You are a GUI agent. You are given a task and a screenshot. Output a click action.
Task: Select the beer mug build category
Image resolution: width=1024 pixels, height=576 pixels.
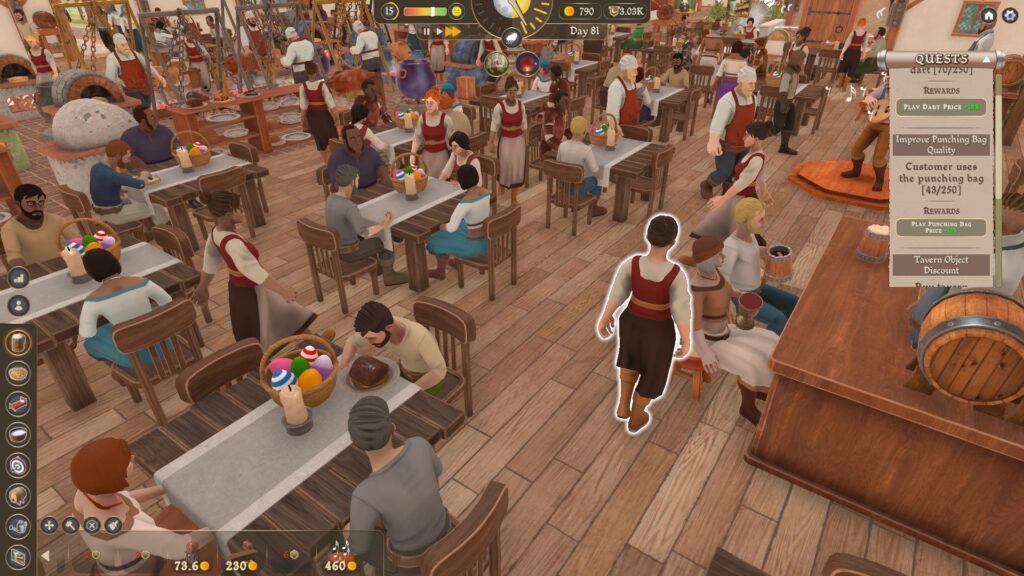pos(17,342)
